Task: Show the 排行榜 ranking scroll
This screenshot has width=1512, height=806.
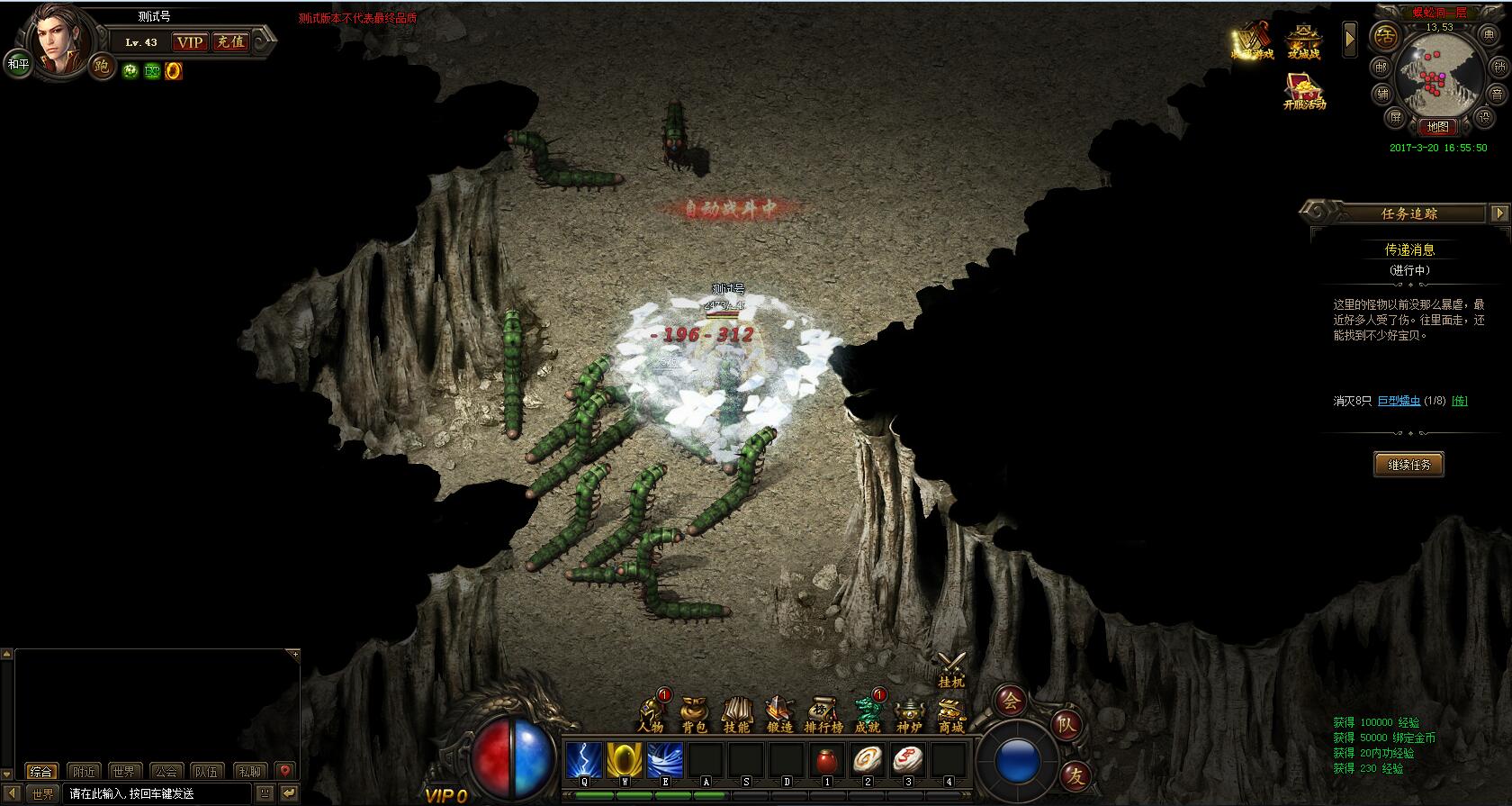Action: 823,714
